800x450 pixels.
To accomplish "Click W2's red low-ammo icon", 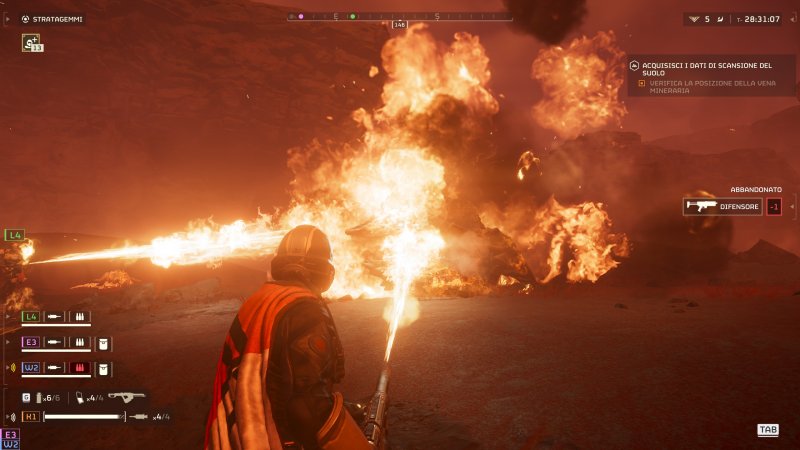I will tap(81, 368).
